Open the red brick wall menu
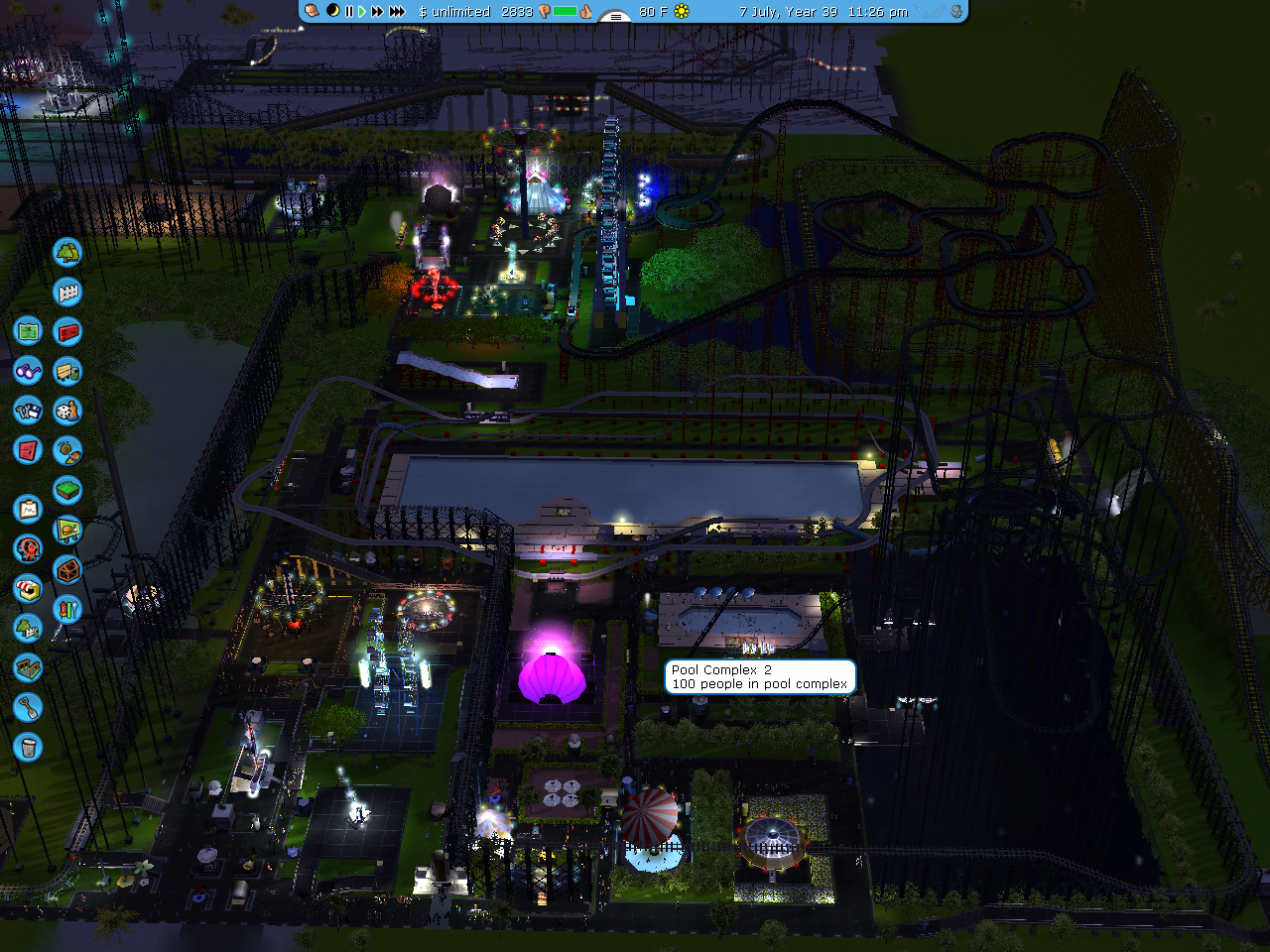 coord(66,331)
